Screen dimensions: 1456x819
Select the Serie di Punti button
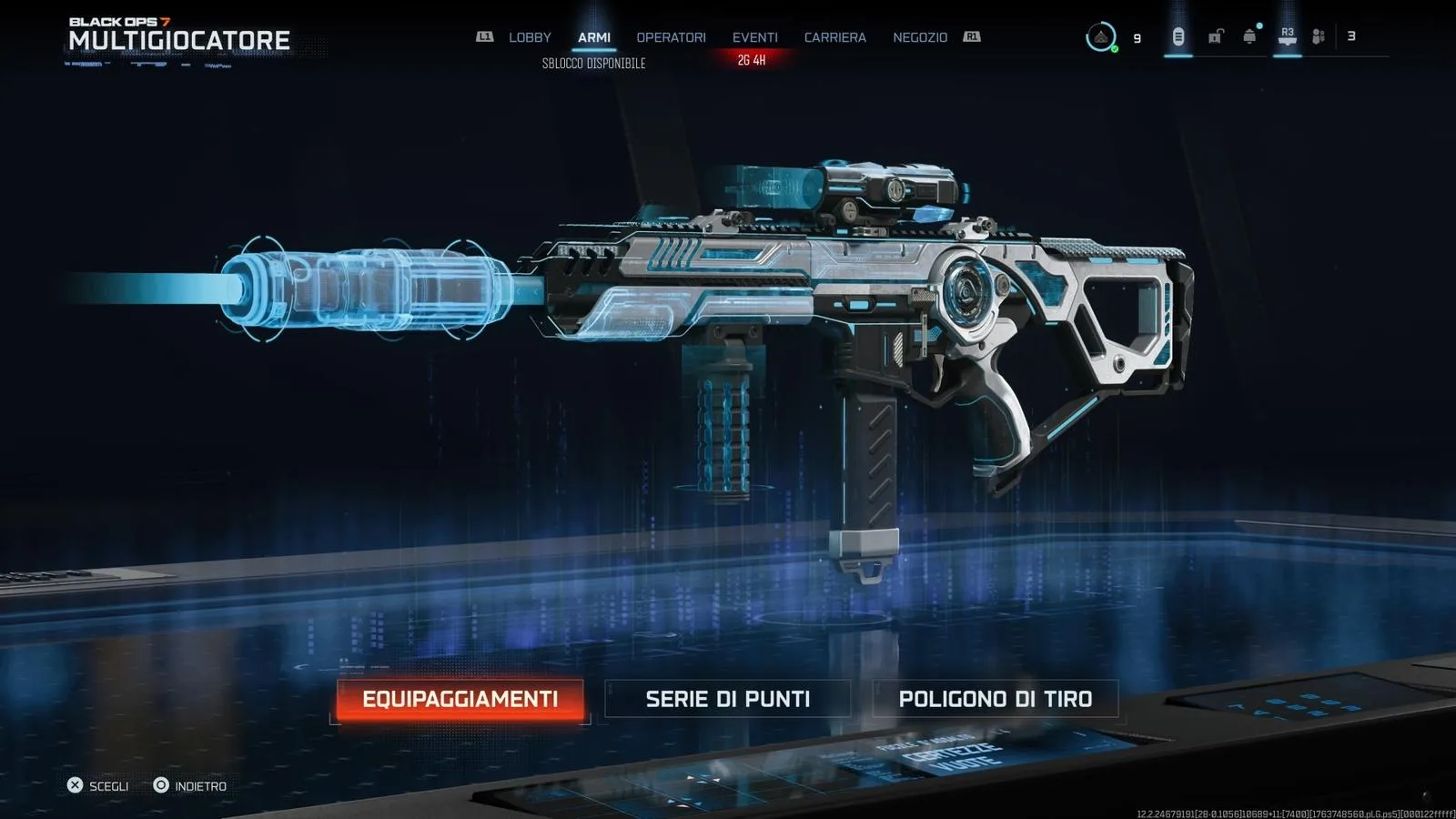pyautogui.click(x=727, y=699)
